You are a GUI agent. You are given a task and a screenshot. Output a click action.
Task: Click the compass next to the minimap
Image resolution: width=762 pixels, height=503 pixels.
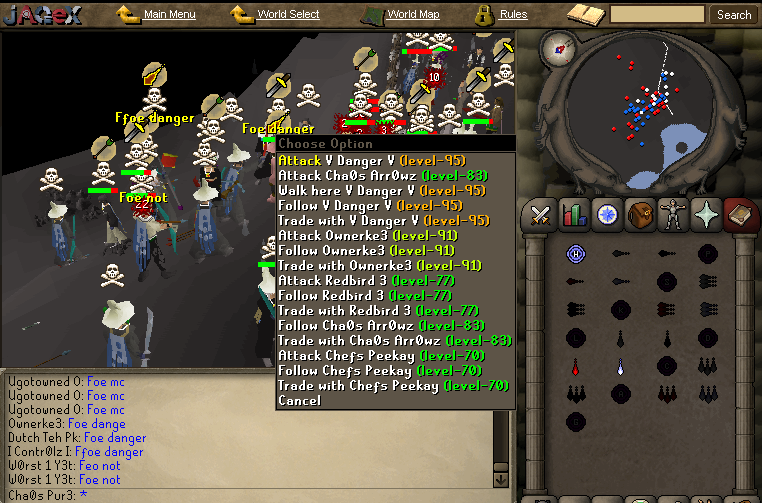click(558, 48)
